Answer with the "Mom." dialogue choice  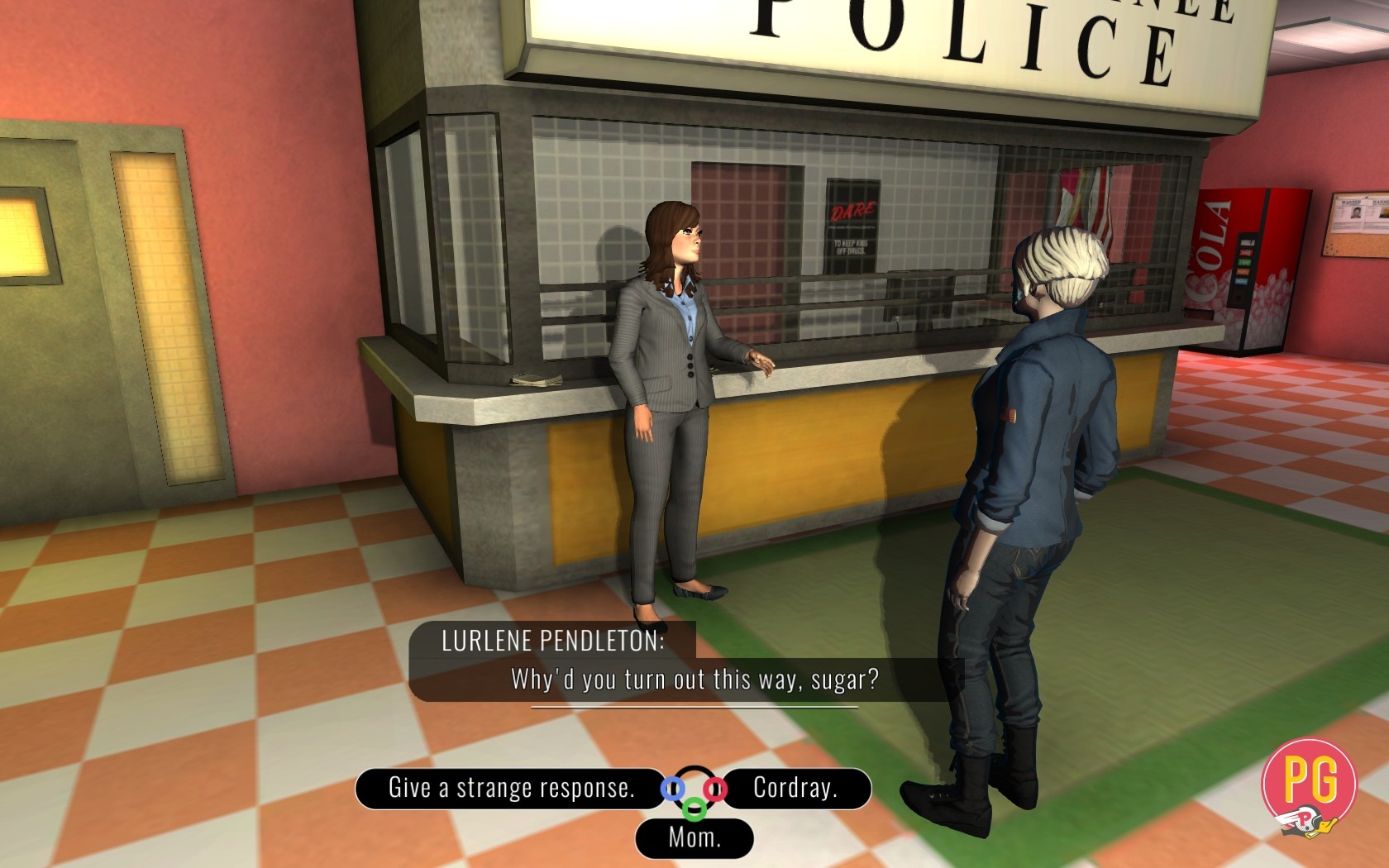tap(694, 838)
